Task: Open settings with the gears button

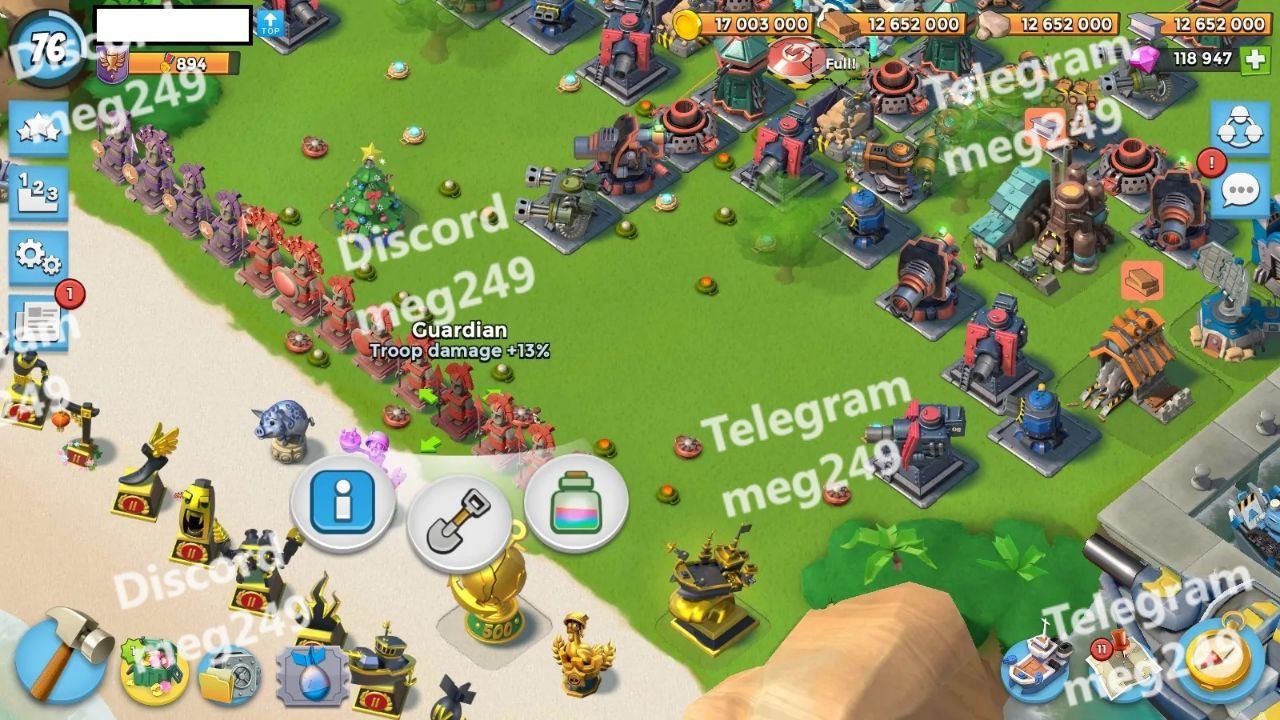Action: click(x=39, y=257)
